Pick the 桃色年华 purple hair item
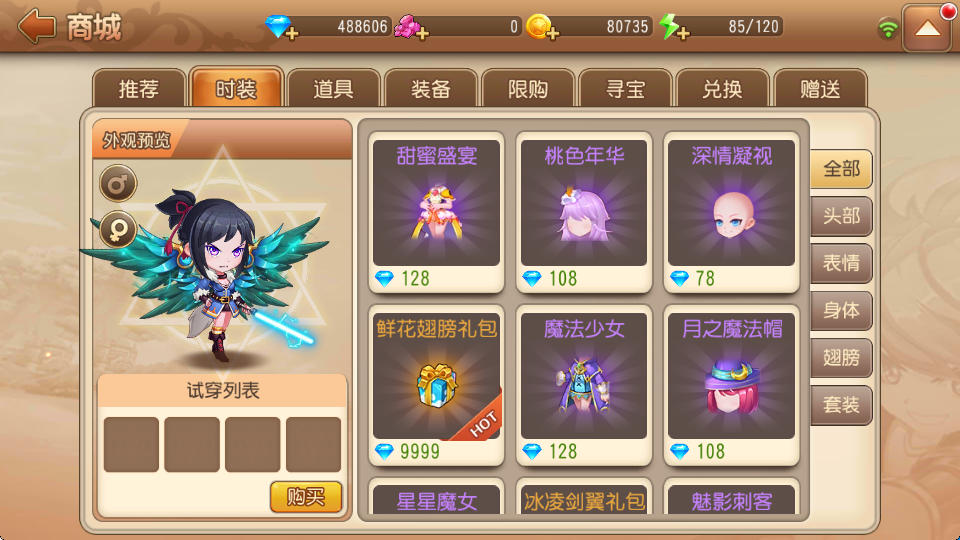 [x=584, y=212]
